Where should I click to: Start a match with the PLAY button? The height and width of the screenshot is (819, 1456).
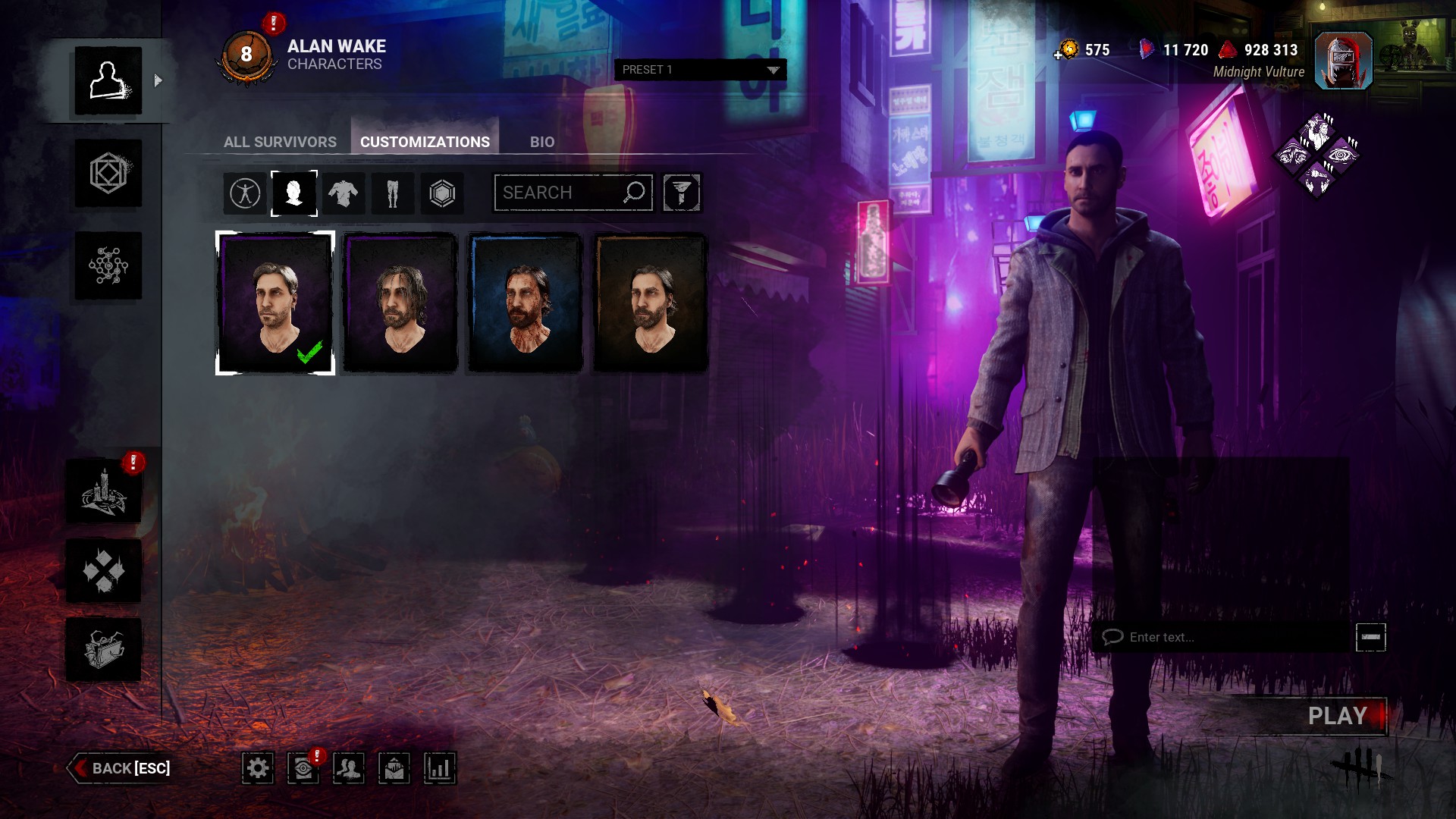tap(1336, 716)
